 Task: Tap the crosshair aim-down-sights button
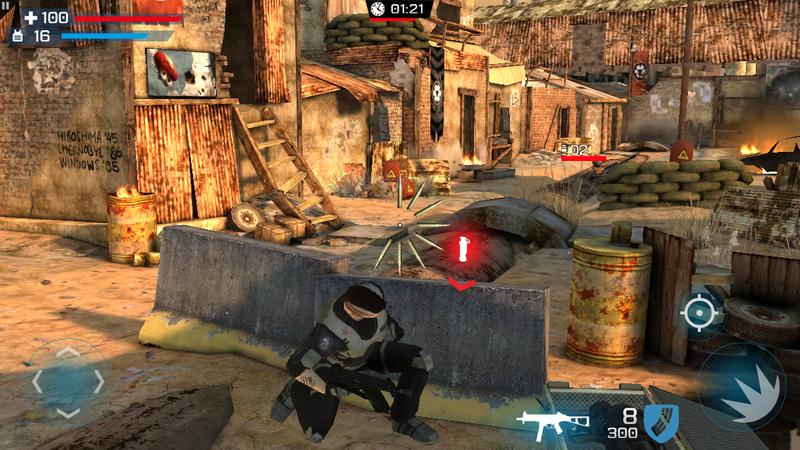tap(700, 314)
